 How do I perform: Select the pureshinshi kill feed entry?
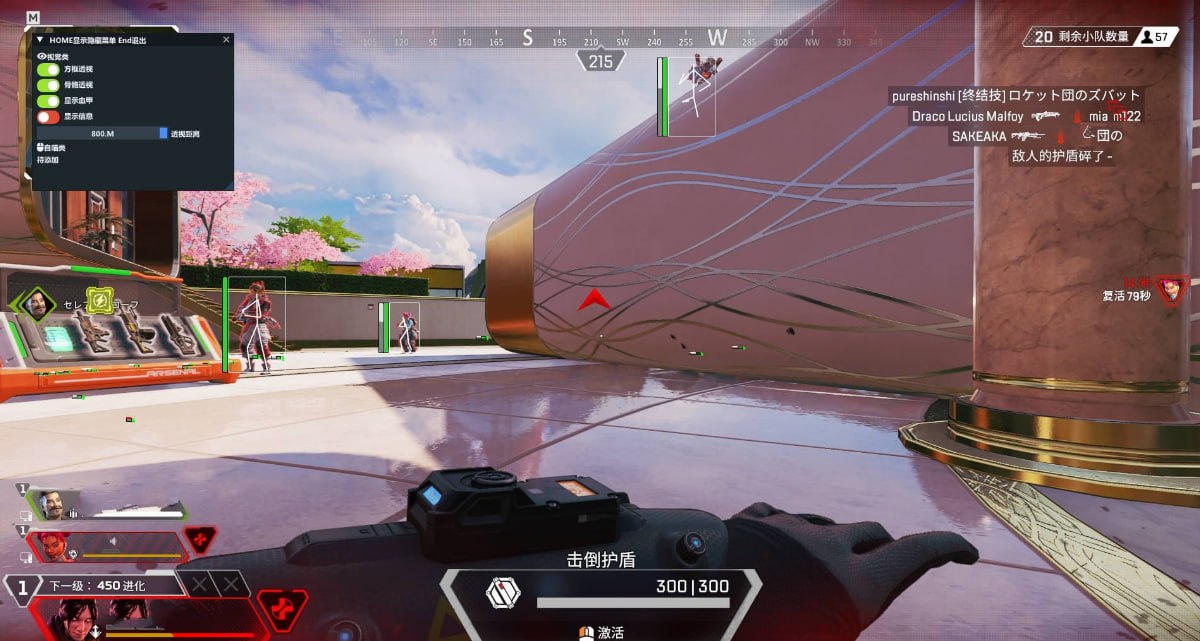pos(1016,96)
